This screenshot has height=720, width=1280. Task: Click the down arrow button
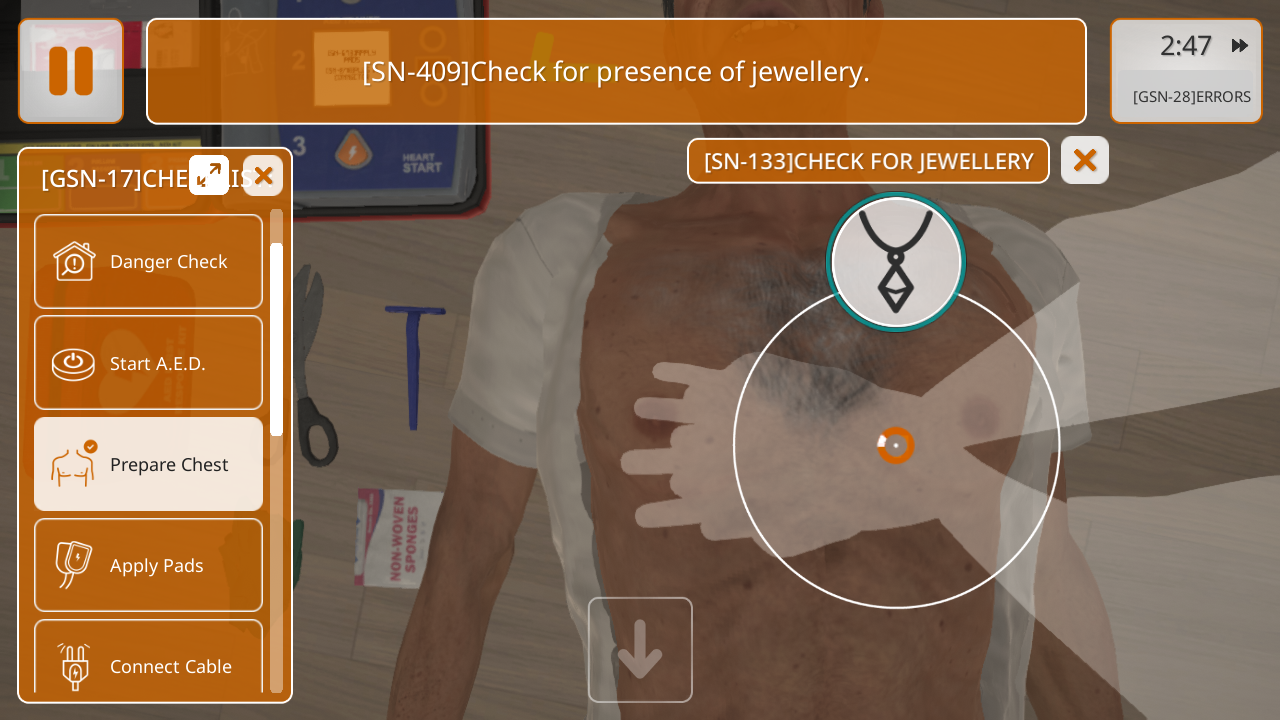click(x=640, y=650)
